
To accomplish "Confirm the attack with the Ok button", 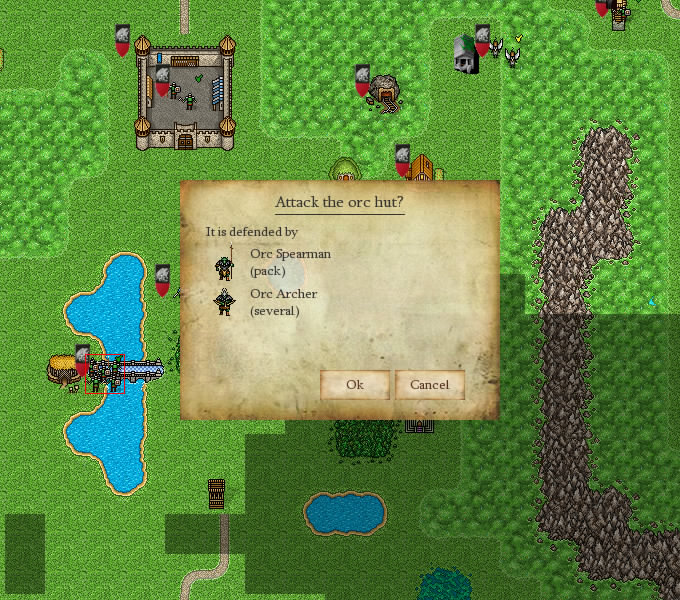I will click(x=355, y=385).
